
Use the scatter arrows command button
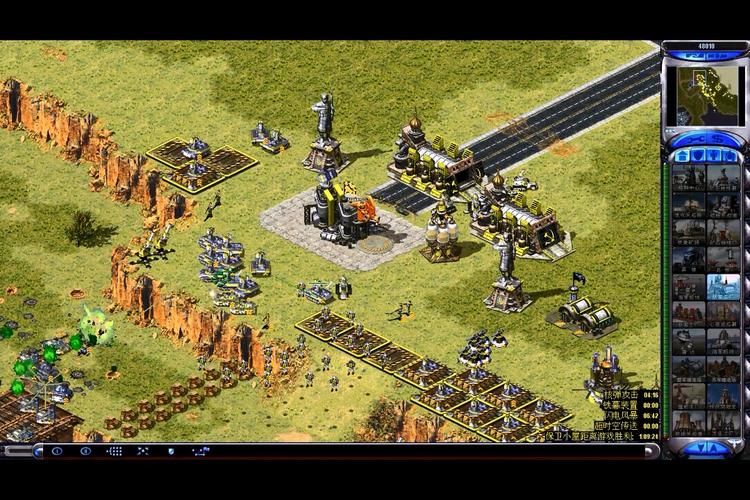pyautogui.click(x=142, y=451)
